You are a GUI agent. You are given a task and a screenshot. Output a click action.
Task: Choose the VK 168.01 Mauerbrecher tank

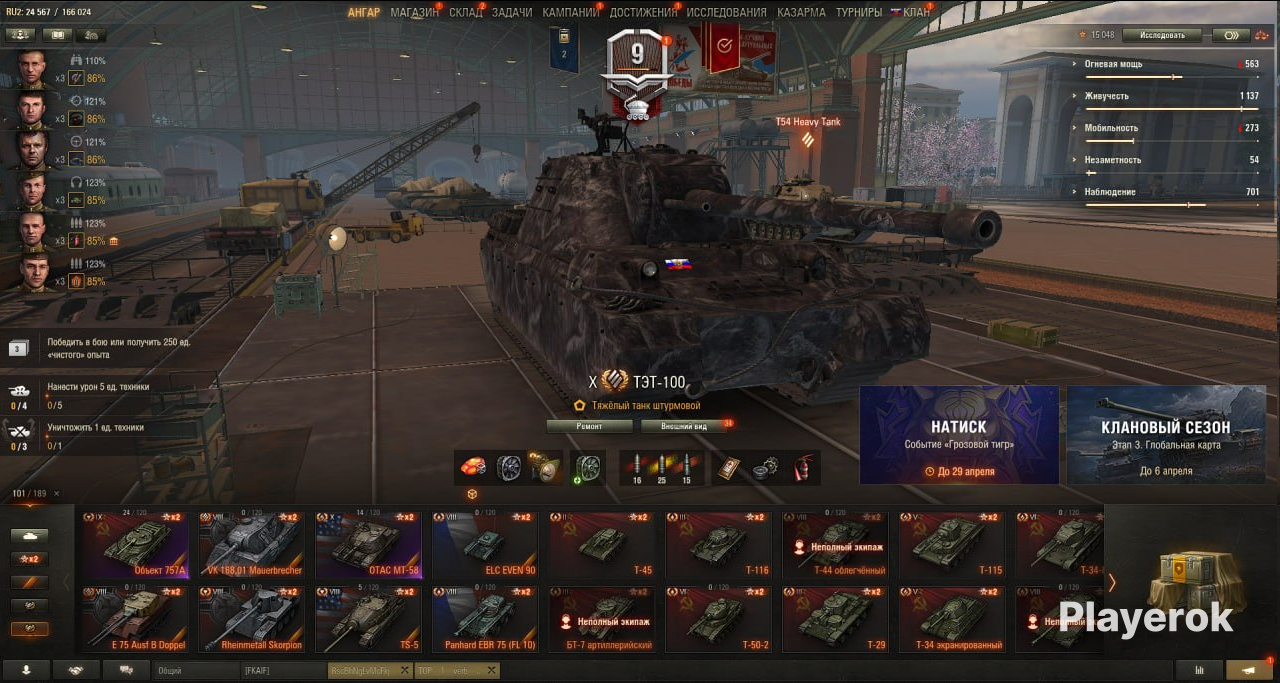coord(252,546)
